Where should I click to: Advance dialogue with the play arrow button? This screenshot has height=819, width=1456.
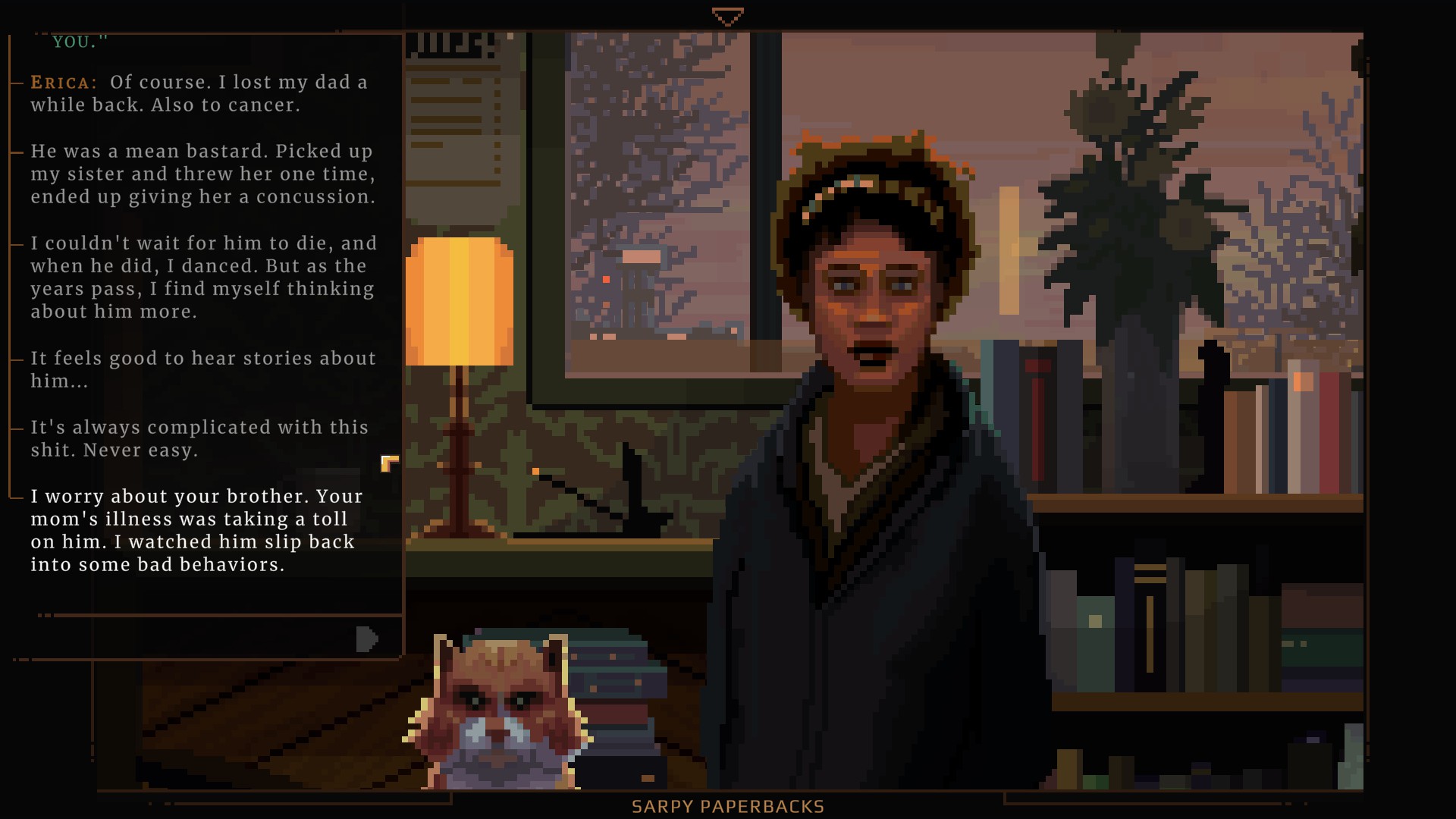(366, 639)
